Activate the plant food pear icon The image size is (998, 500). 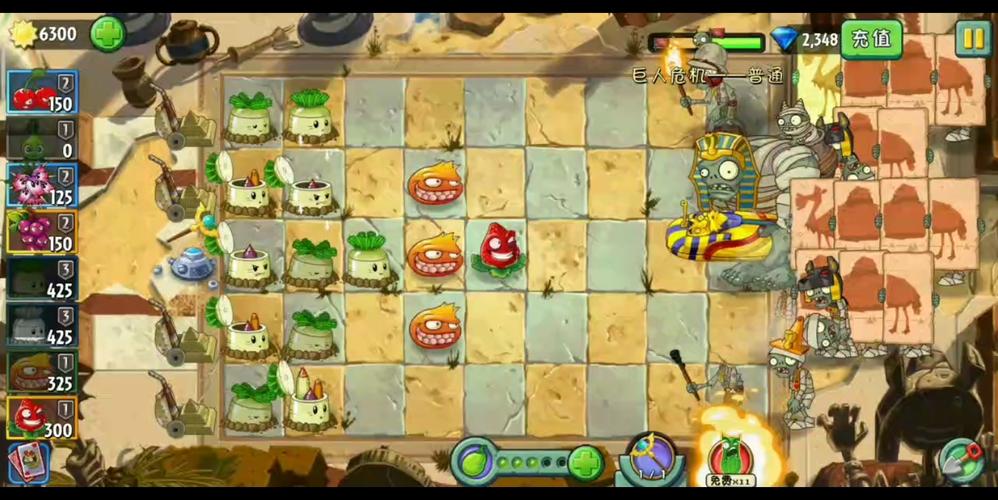[472, 461]
